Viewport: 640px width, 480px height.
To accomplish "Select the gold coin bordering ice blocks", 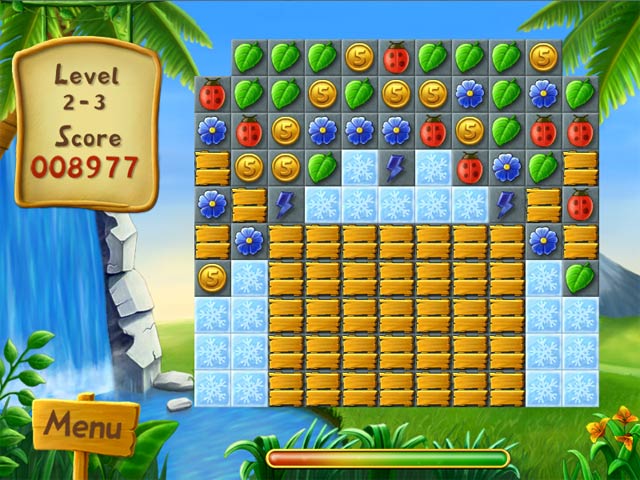I will pos(212,277).
